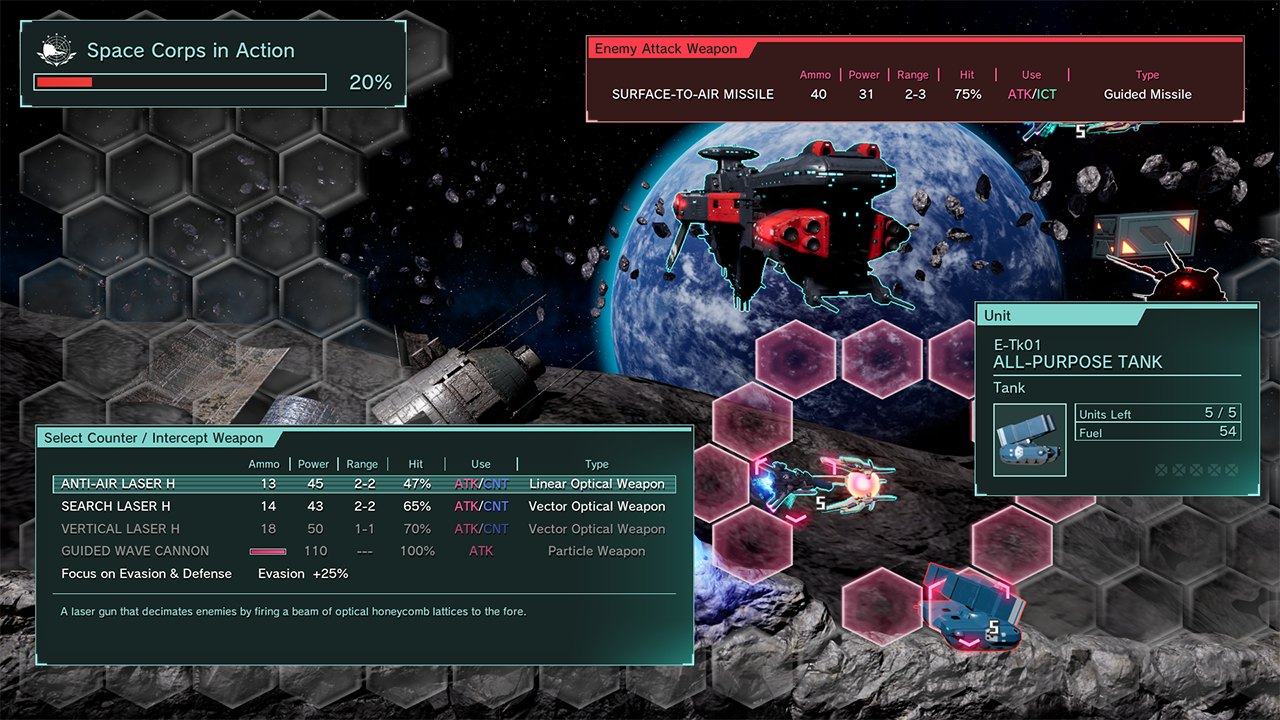Select the ANTI-AIR LASER H weapon
The width and height of the screenshot is (1280, 720).
point(364,484)
